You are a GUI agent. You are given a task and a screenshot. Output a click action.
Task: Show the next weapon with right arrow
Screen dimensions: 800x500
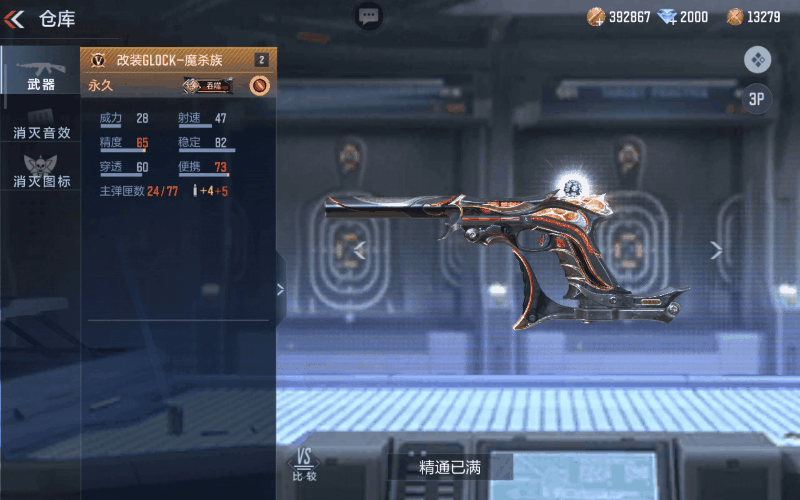click(716, 250)
